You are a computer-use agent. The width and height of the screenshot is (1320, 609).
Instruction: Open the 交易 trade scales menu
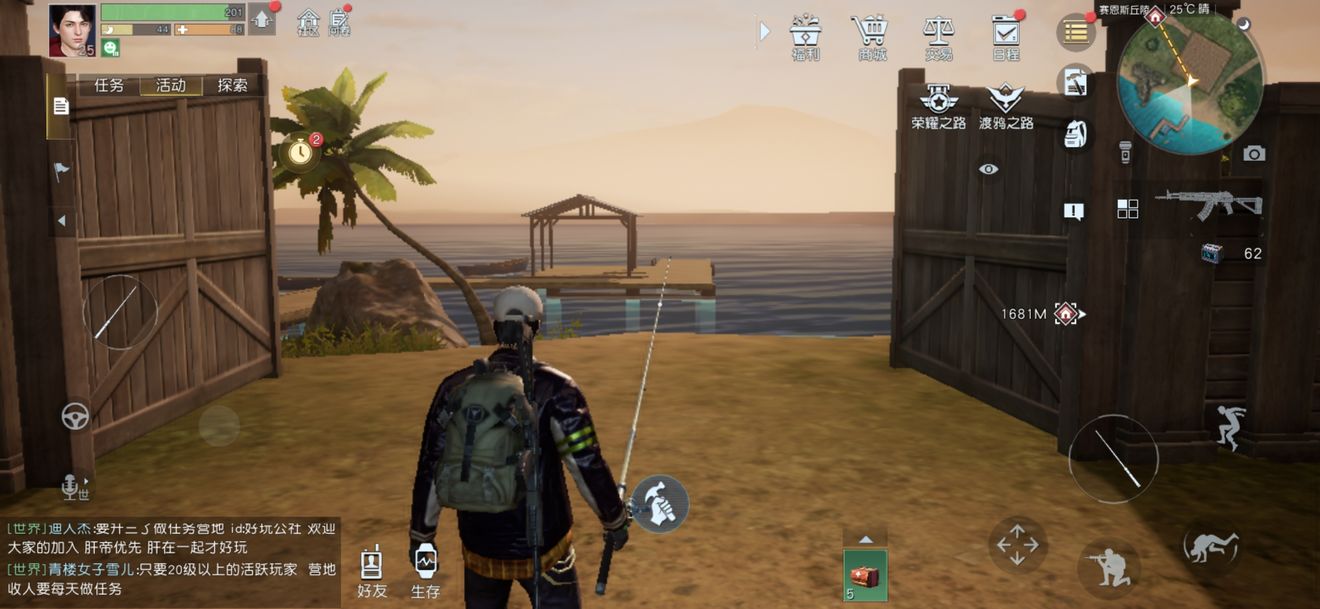938,36
